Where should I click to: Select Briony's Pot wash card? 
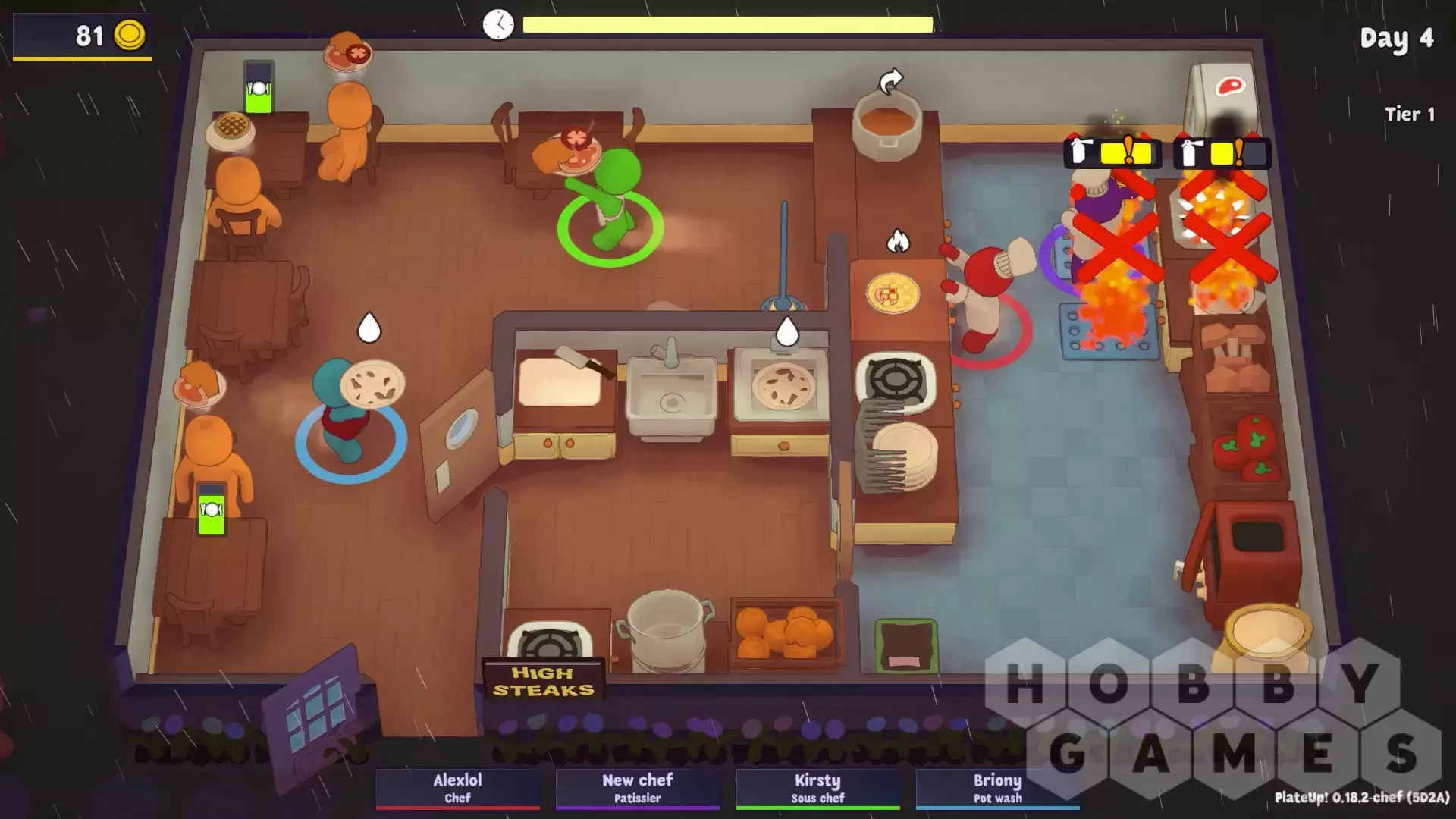tap(997, 788)
